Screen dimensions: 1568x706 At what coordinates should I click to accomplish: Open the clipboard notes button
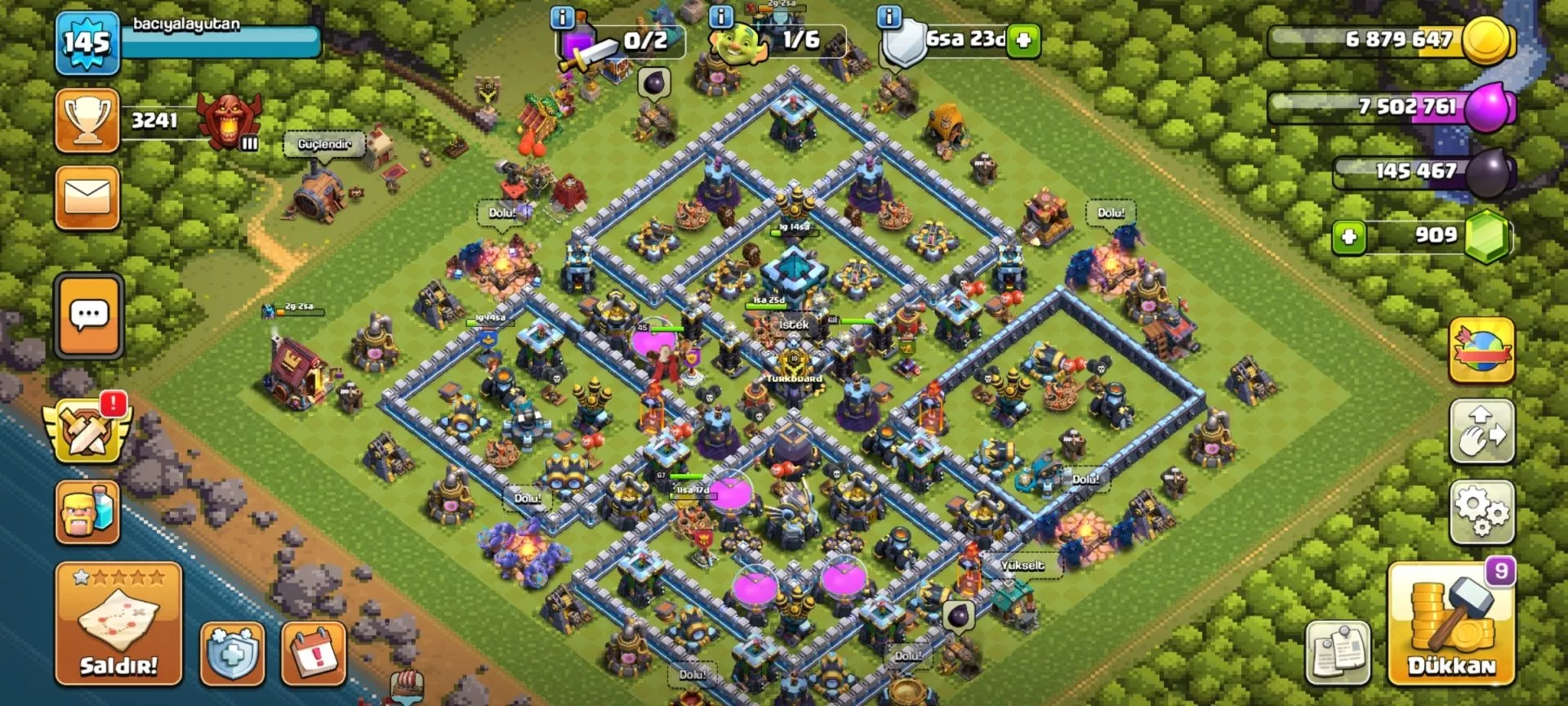pyautogui.click(x=1338, y=652)
